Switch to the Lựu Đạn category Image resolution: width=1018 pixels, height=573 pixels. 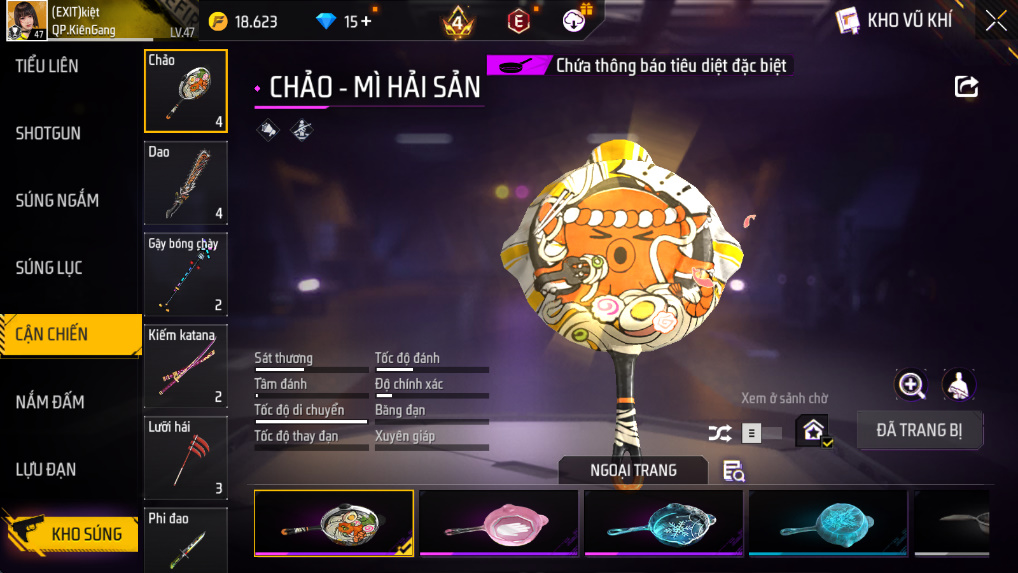pos(46,469)
